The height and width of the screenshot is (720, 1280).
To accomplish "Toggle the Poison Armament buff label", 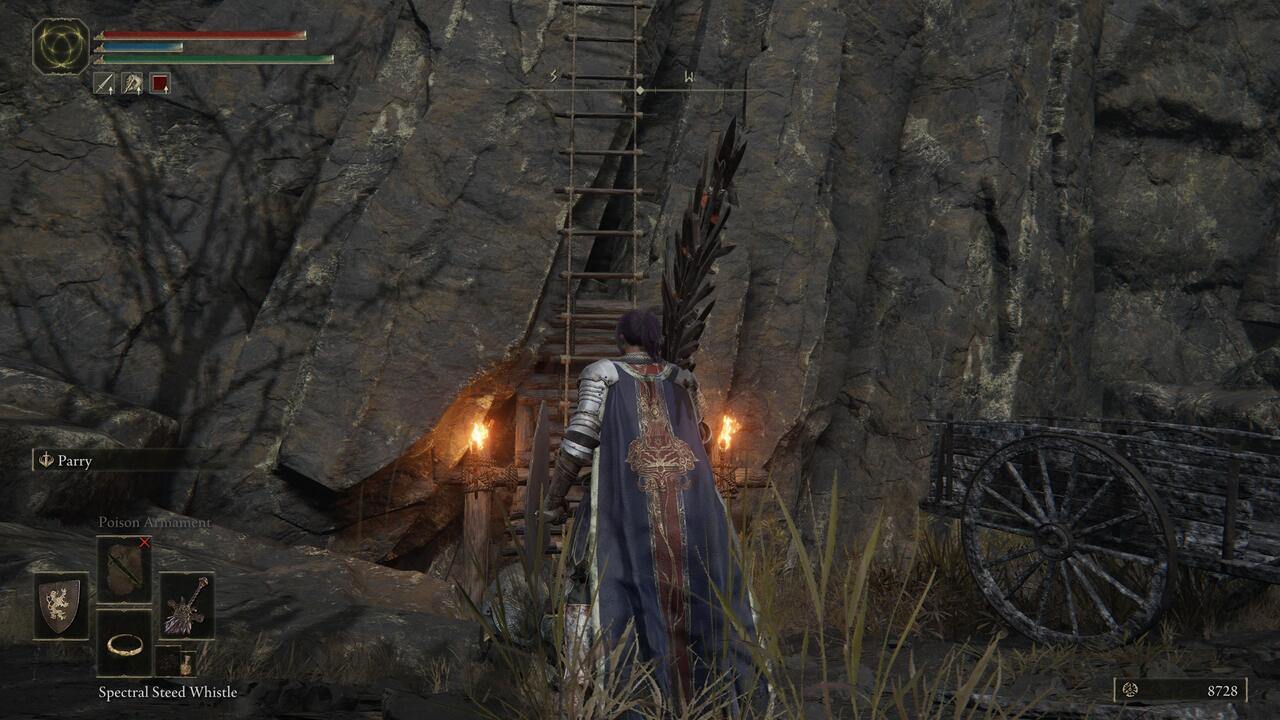I will pos(156,522).
